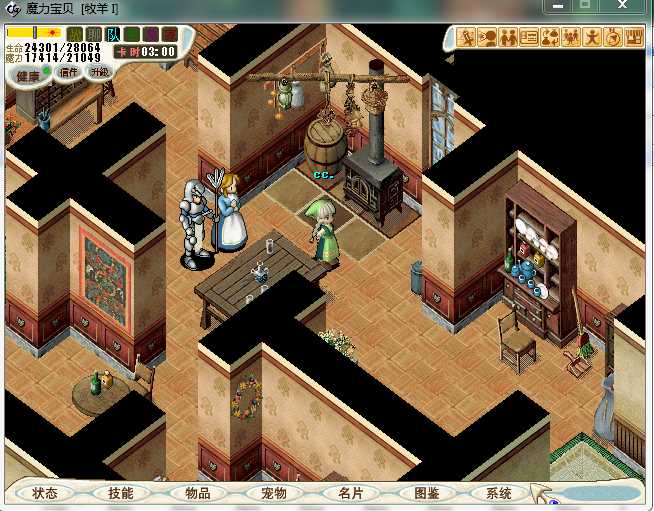Viewport: 654px width, 511px height.
Task: Click the name card exchange icon
Action: point(530,38)
